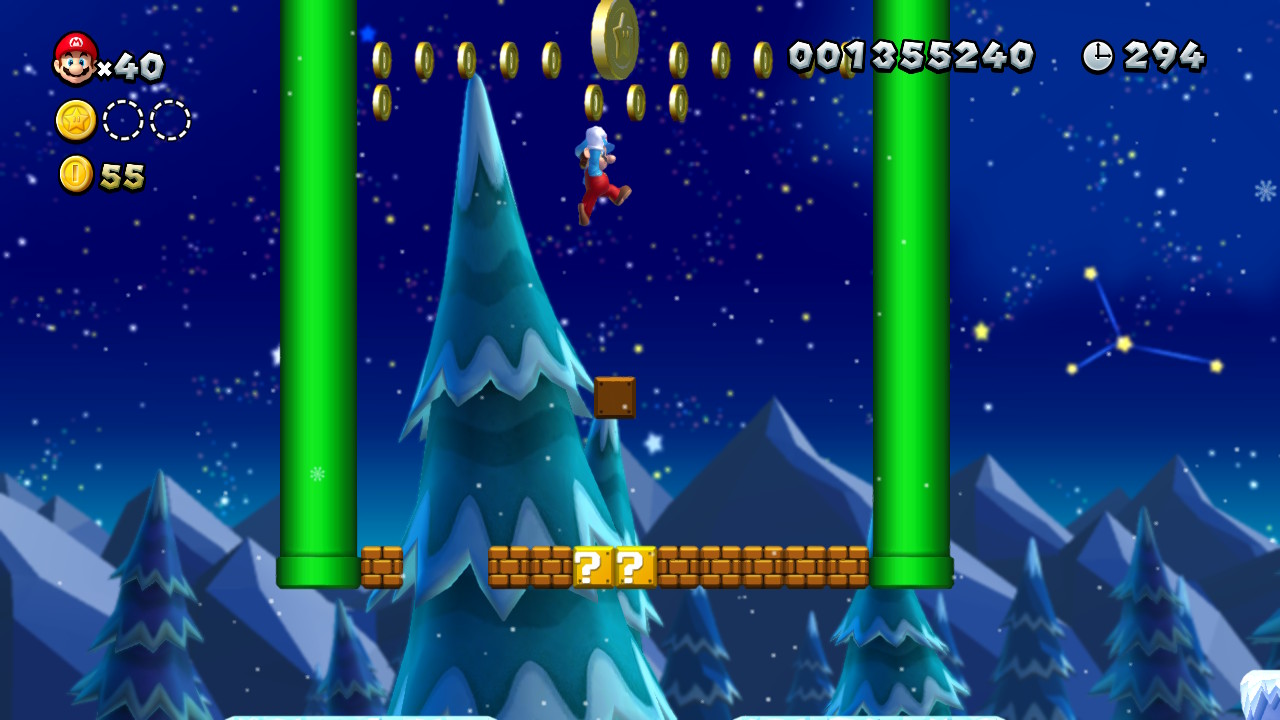Screen dimensions: 1280x720
Task: Click the timer value 294
Action: [1165, 57]
